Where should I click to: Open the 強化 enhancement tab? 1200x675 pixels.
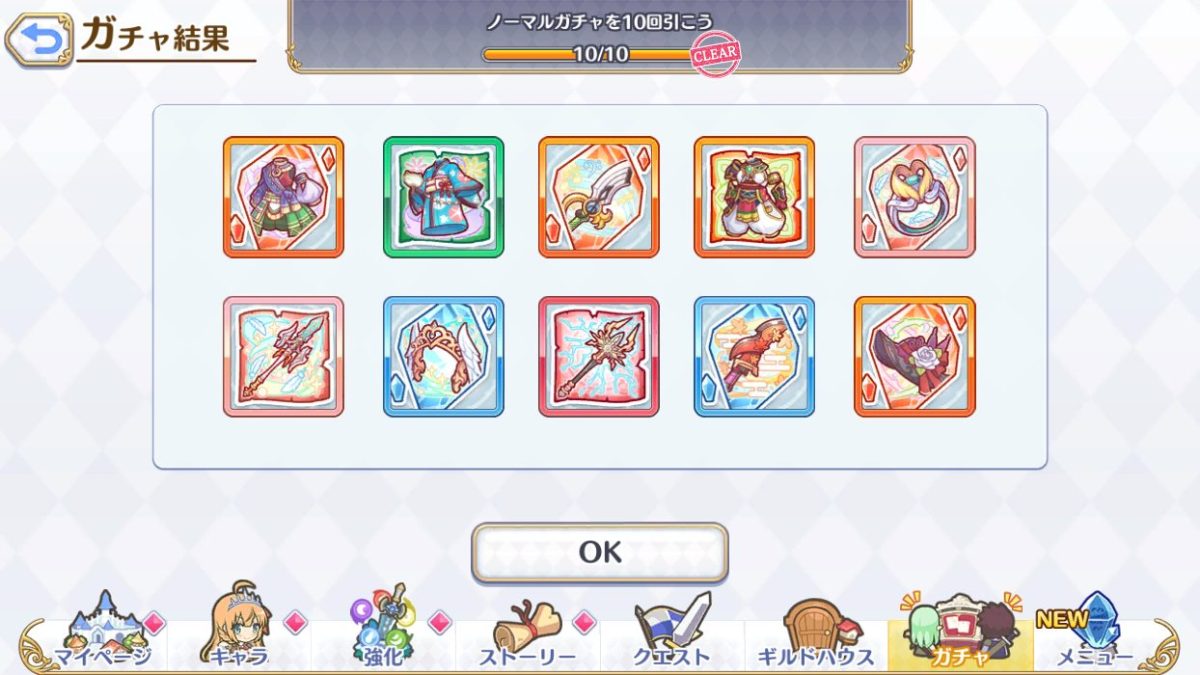tap(383, 632)
